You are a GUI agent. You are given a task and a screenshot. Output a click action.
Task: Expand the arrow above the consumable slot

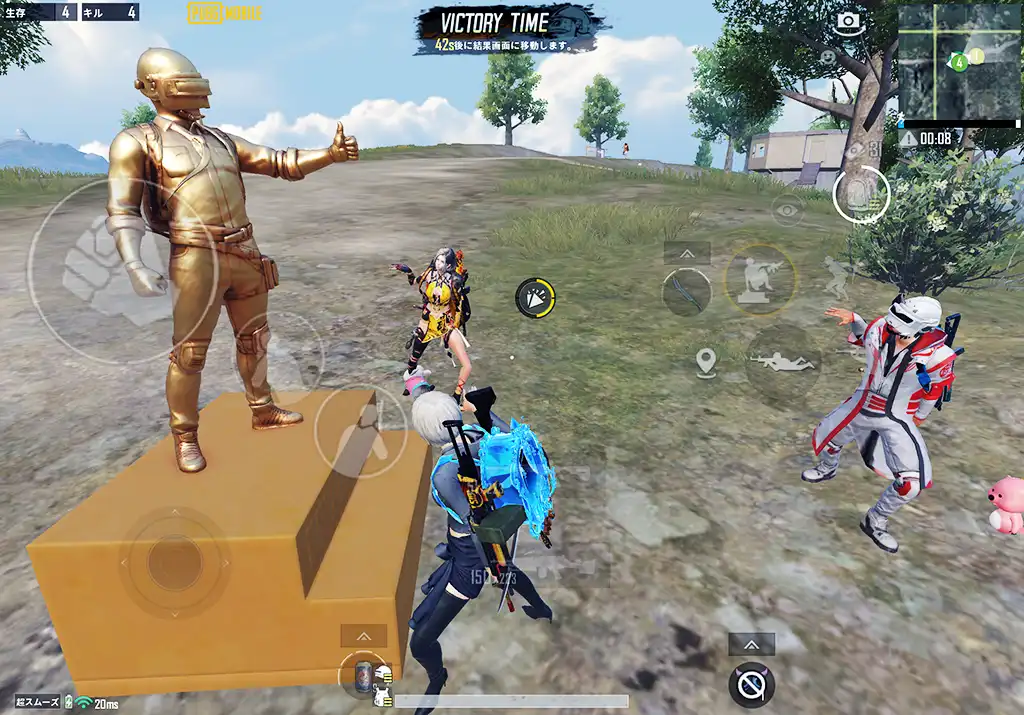[363, 636]
